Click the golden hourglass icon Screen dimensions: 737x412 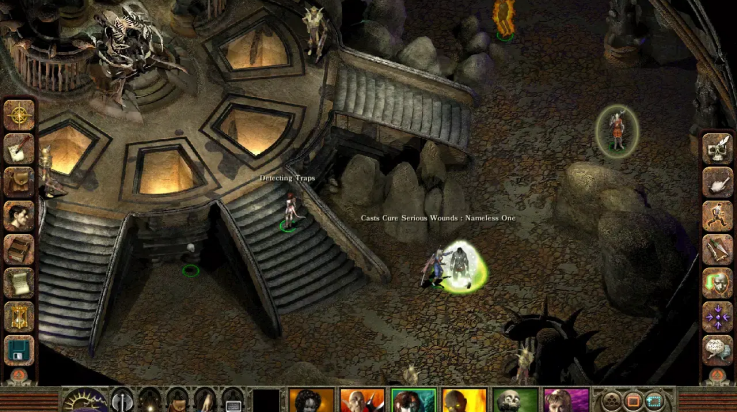click(x=19, y=317)
